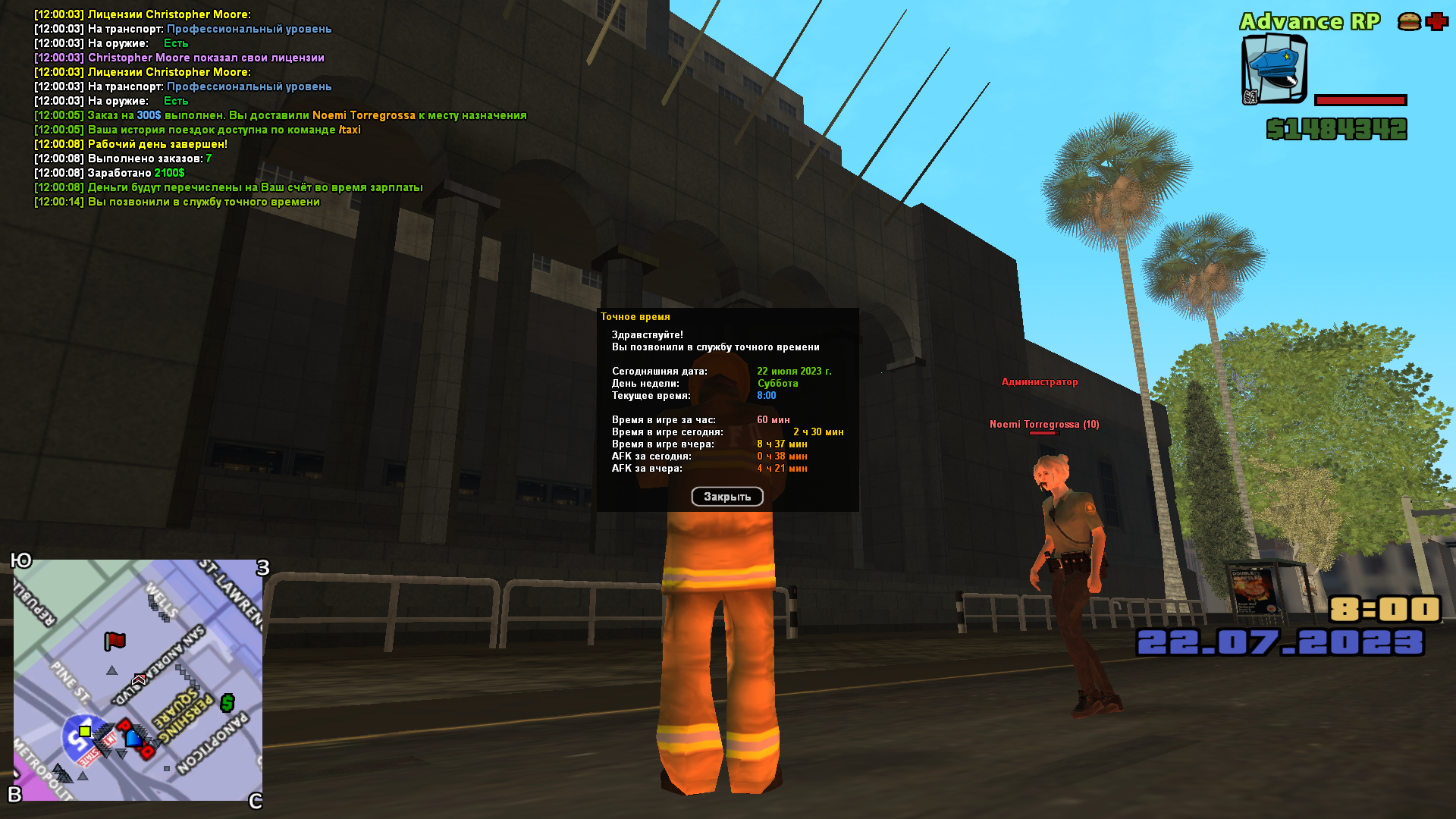Image resolution: width=1456 pixels, height=819 pixels.
Task: Select the green dollar marker on minimap
Action: click(x=227, y=703)
